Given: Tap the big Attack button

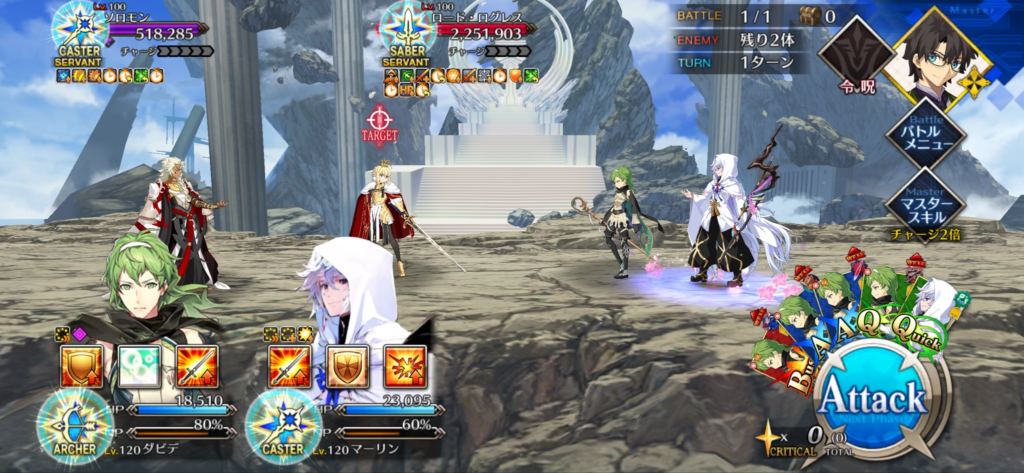Looking at the screenshot, I should [x=873, y=398].
